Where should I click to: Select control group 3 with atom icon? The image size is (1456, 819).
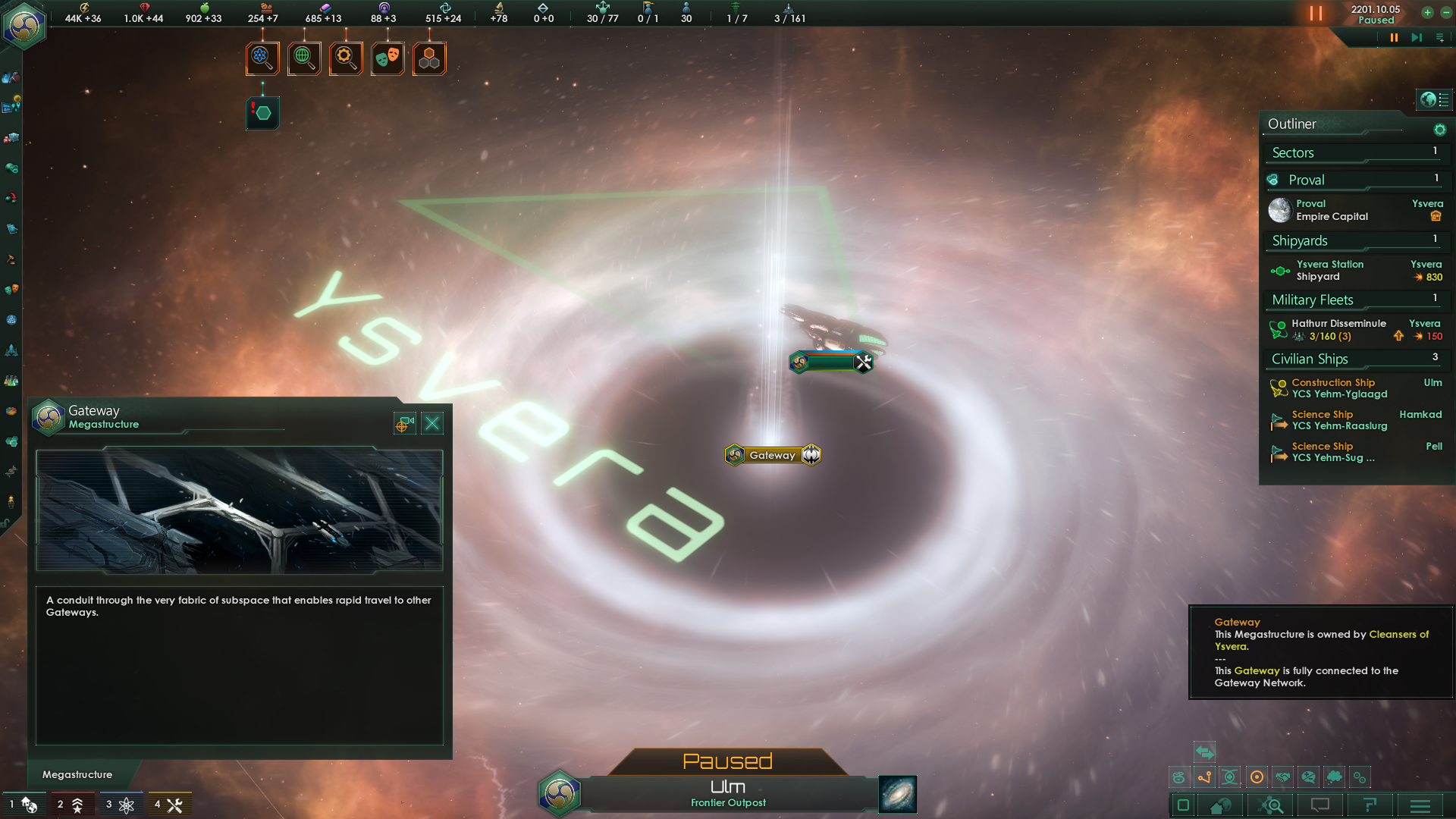point(121,805)
